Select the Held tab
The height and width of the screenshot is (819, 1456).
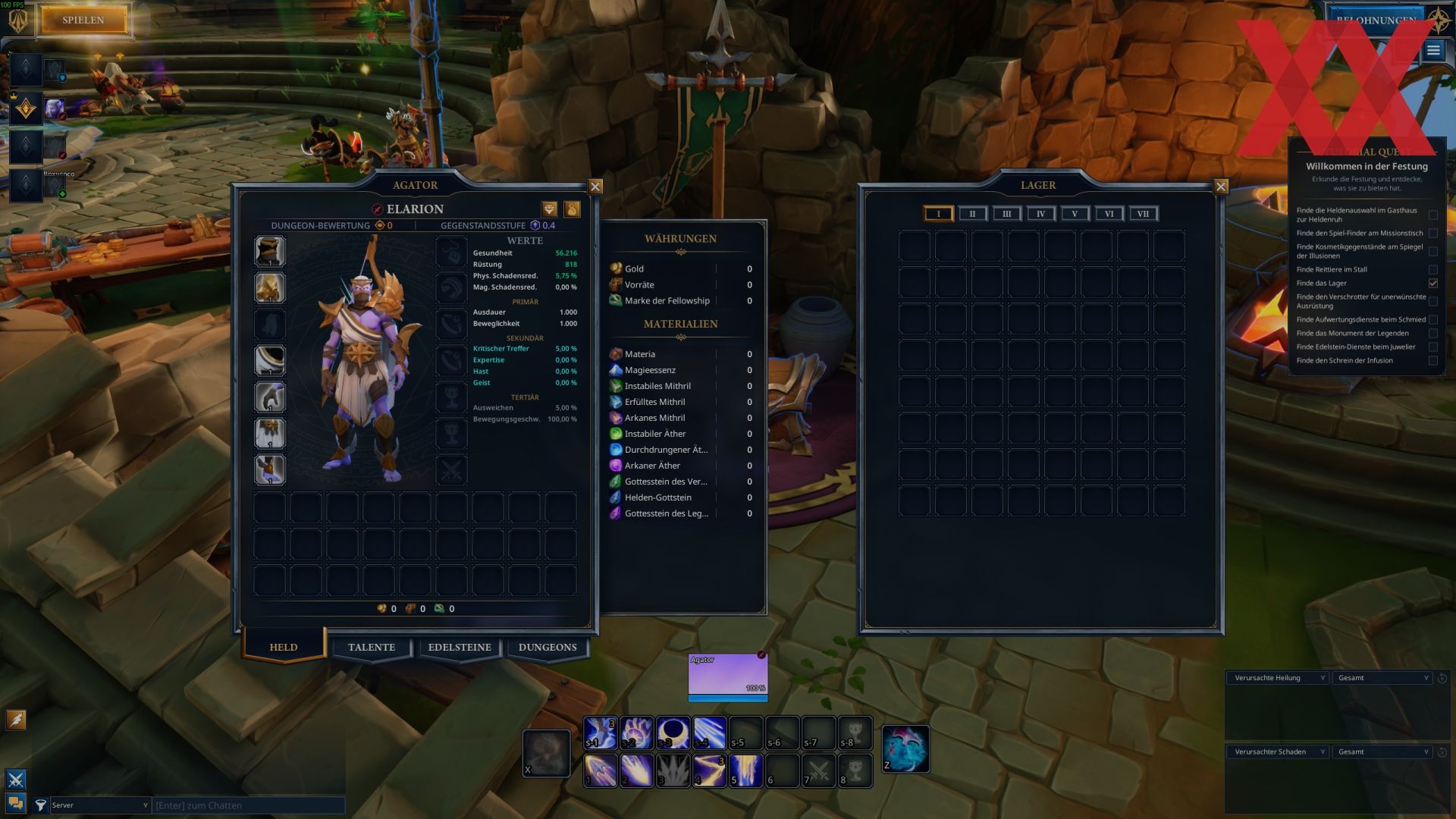(x=284, y=648)
